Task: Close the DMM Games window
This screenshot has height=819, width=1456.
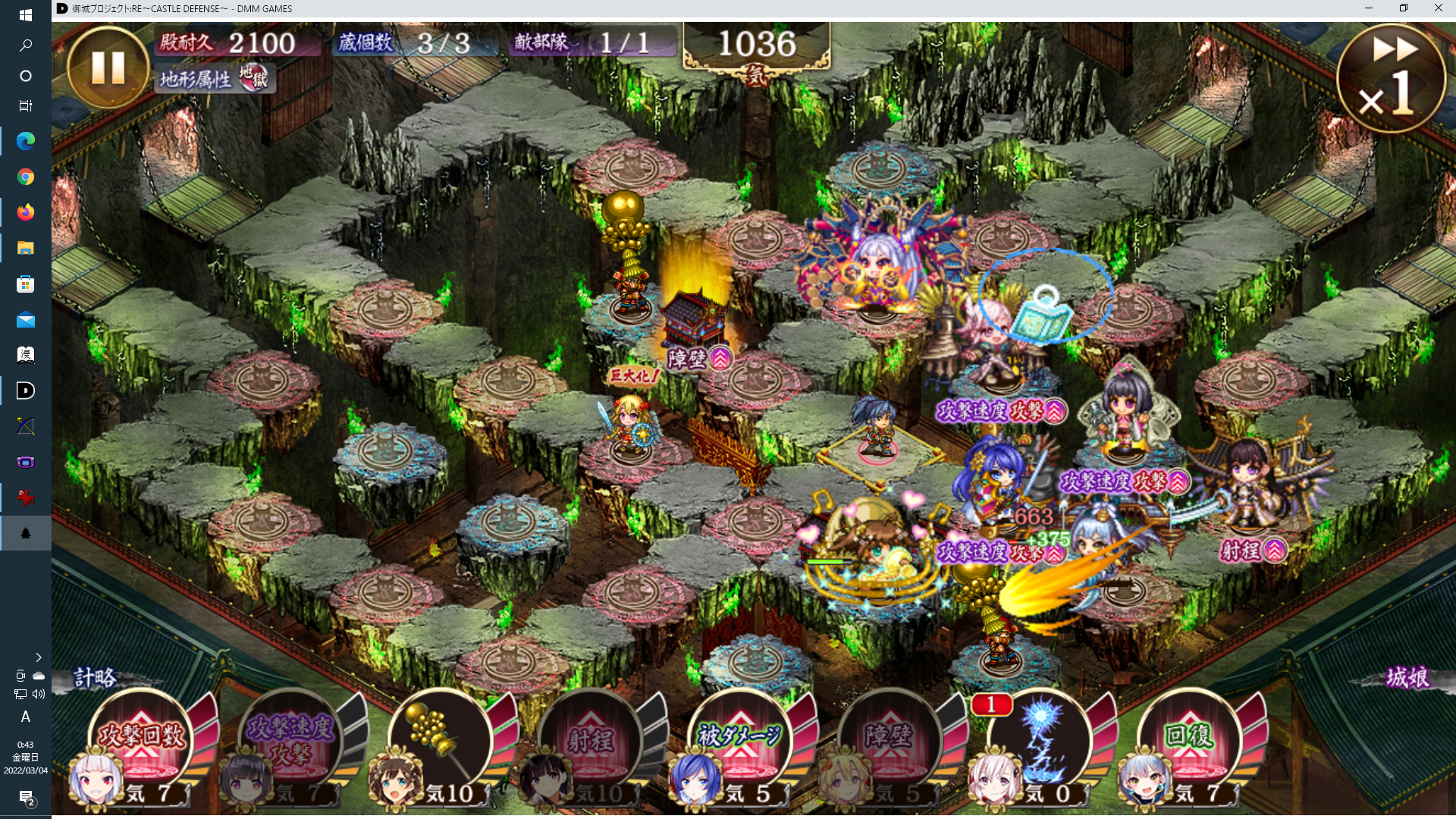Action: [x=1438, y=8]
